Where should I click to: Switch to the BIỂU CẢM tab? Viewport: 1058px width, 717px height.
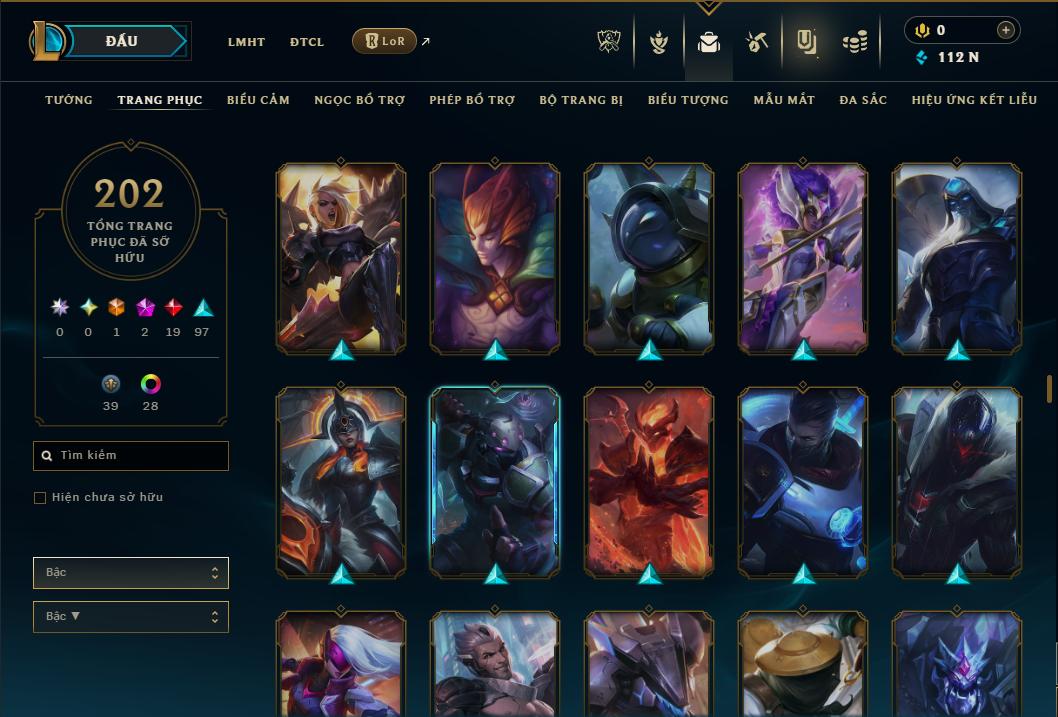[x=258, y=100]
